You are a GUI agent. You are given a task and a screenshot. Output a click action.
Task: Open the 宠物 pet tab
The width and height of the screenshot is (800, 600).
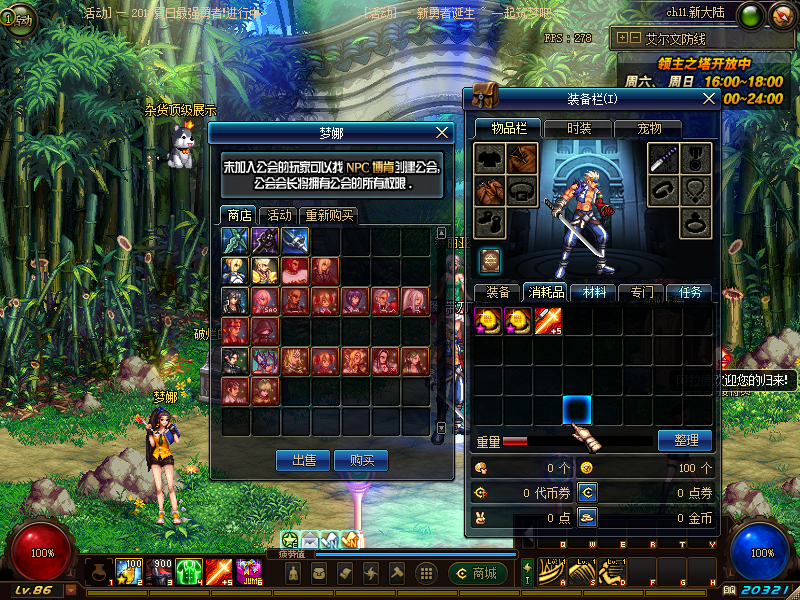click(x=649, y=128)
